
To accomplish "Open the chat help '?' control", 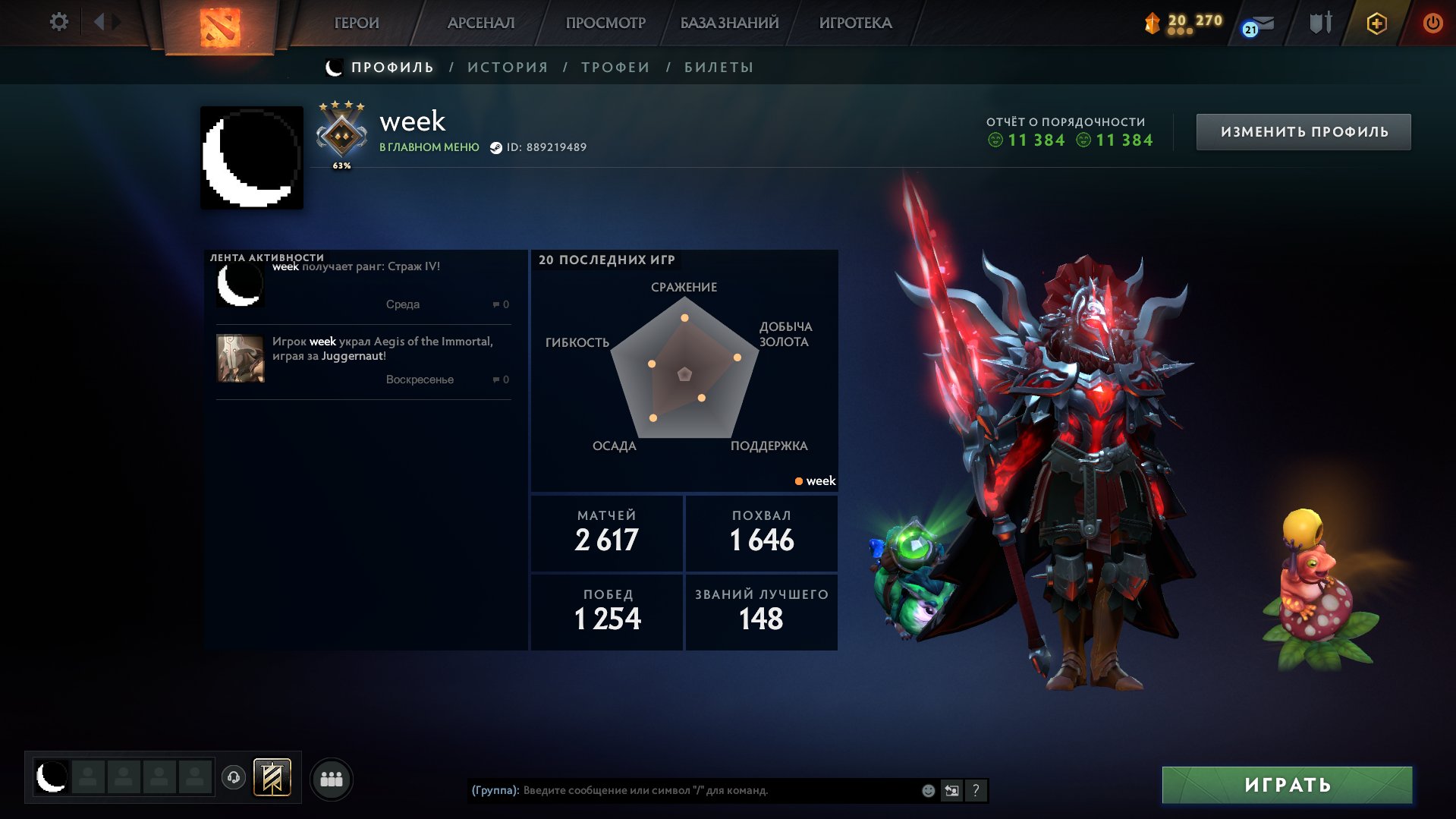I will coord(976,790).
